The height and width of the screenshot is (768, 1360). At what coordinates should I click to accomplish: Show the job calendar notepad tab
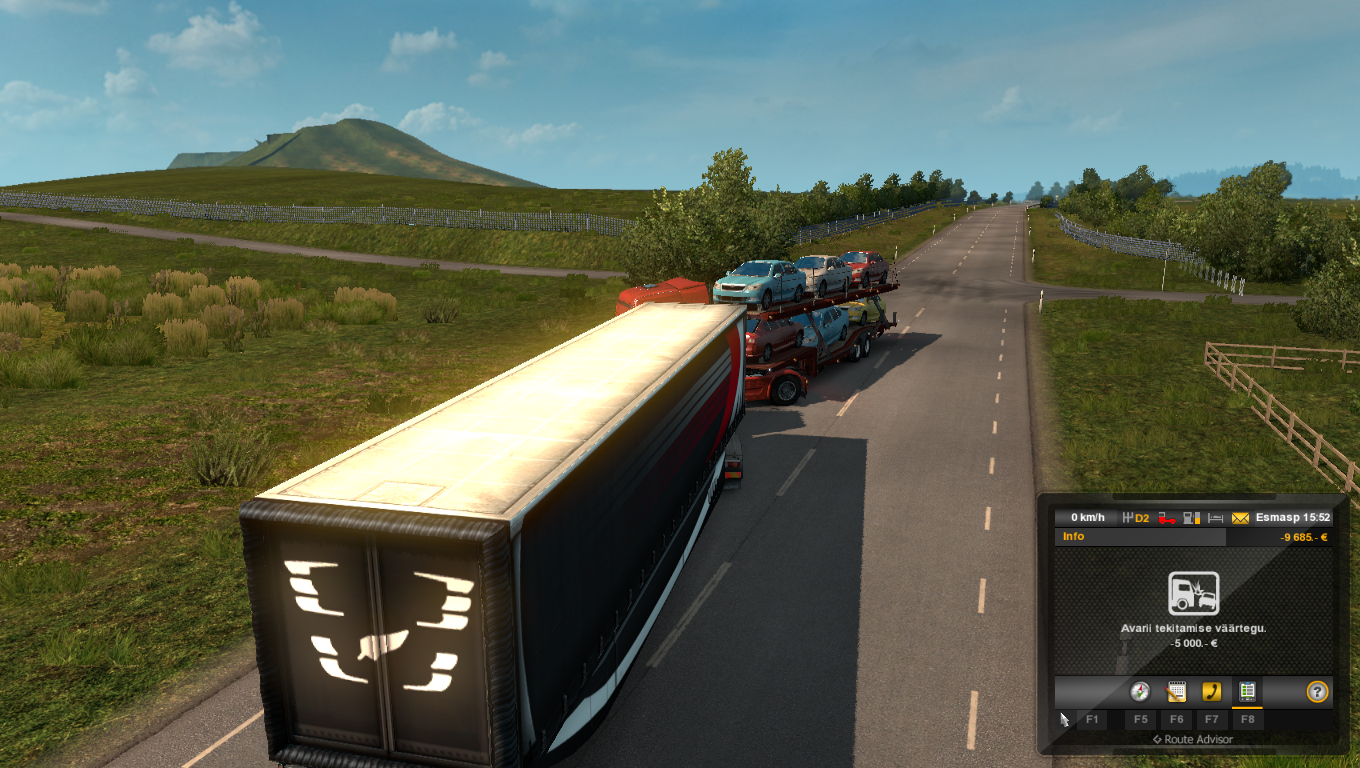1176,691
